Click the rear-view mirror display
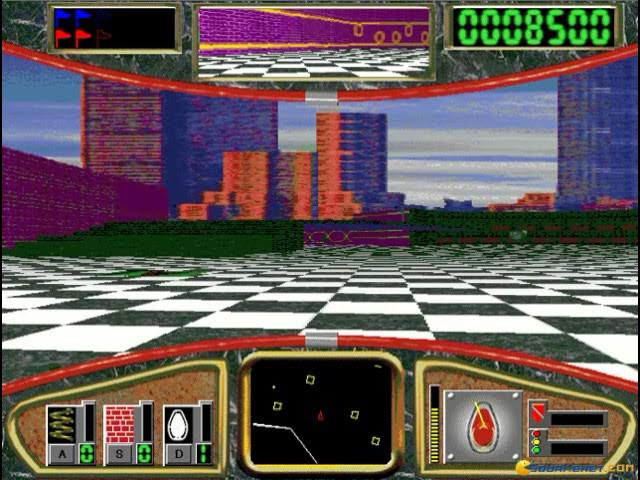The height and width of the screenshot is (480, 640). (x=314, y=41)
